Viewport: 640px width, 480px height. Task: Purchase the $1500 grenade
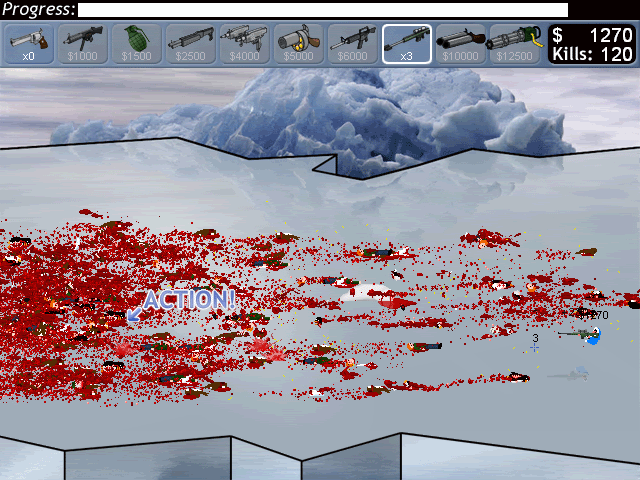pyautogui.click(x=136, y=44)
